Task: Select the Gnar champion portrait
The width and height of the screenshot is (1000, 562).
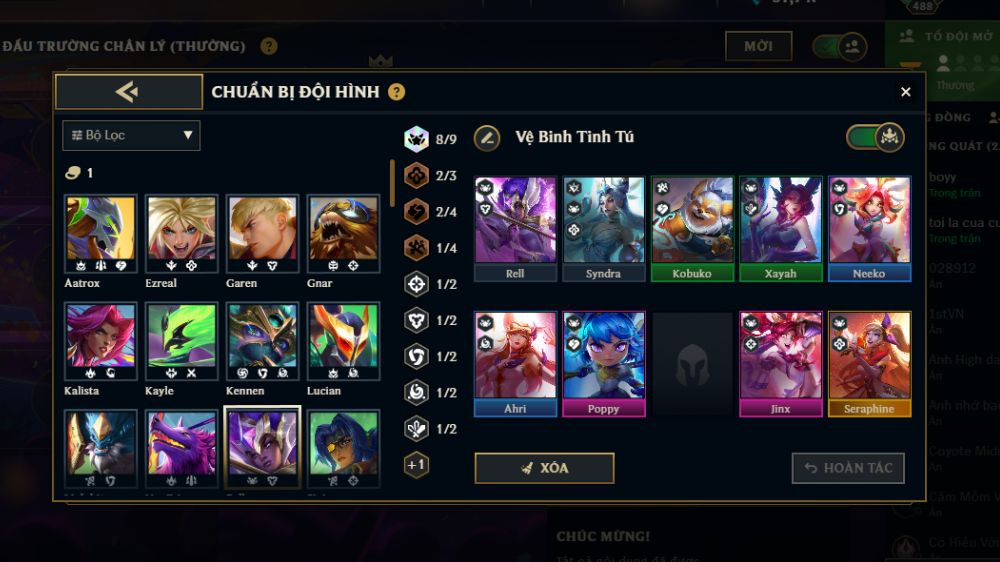Action: [343, 234]
